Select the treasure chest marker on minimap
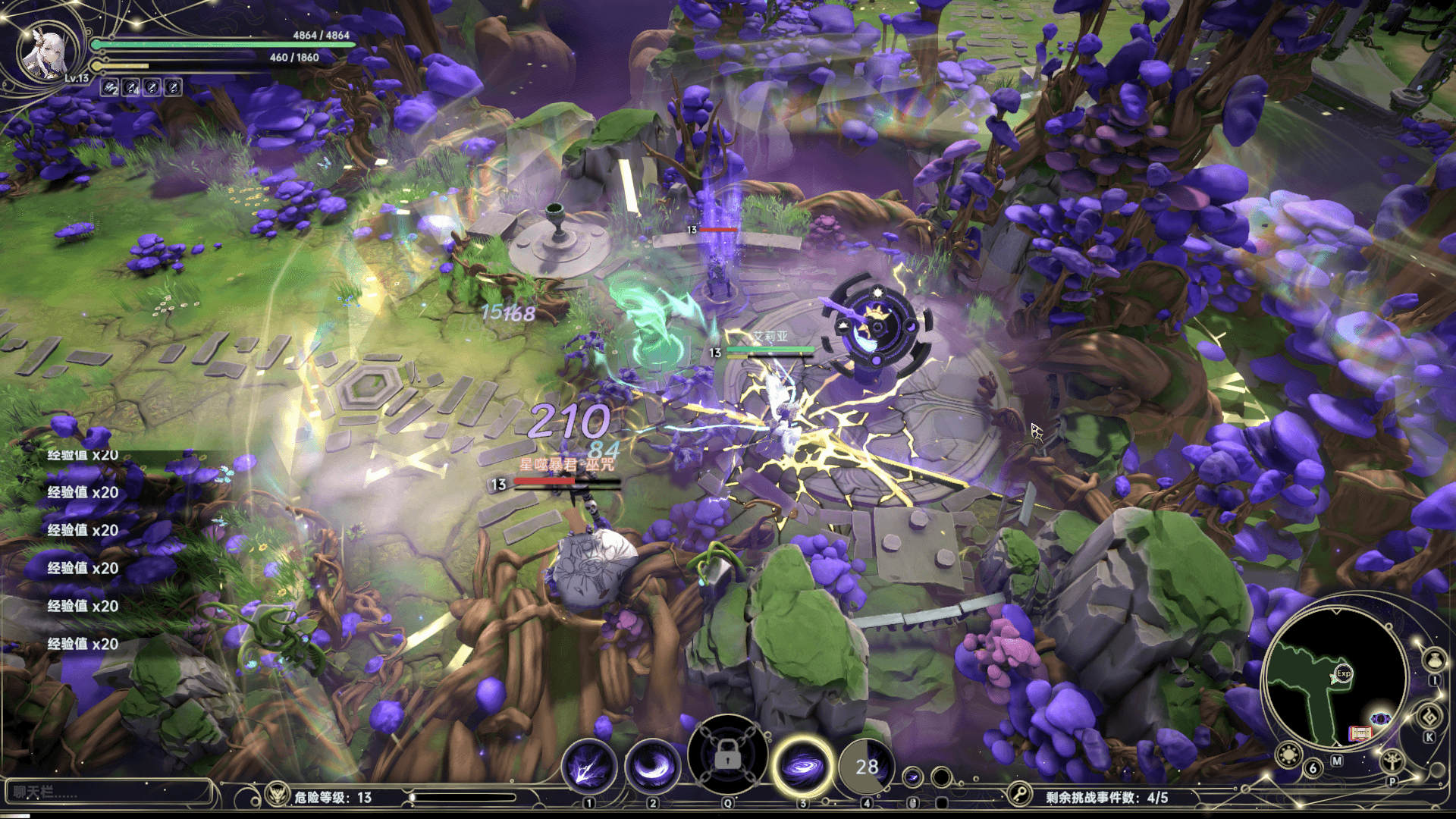Image resolution: width=1456 pixels, height=819 pixels. (1360, 733)
